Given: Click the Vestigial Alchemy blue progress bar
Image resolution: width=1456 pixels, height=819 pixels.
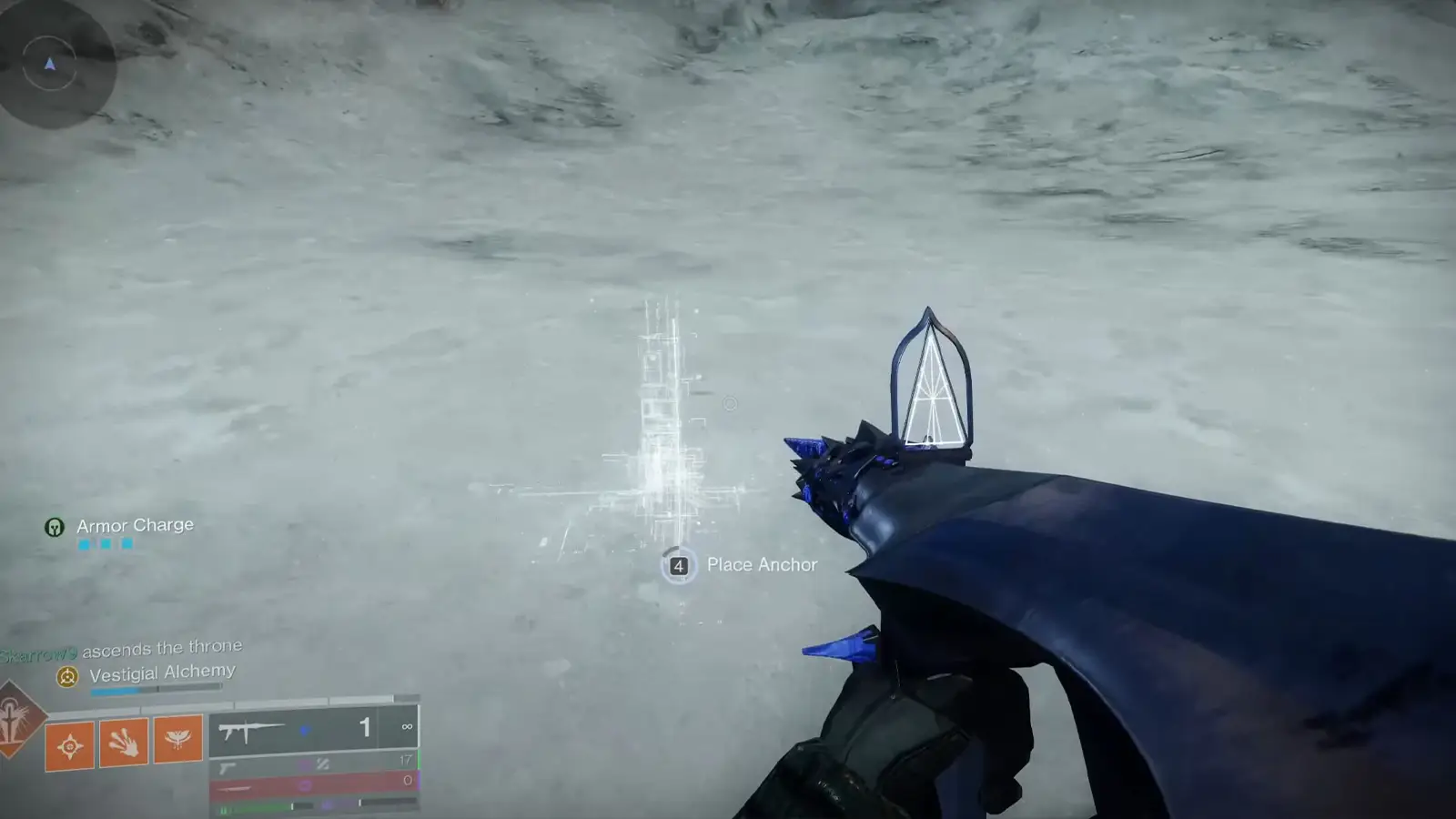Looking at the screenshot, I should 115,690.
